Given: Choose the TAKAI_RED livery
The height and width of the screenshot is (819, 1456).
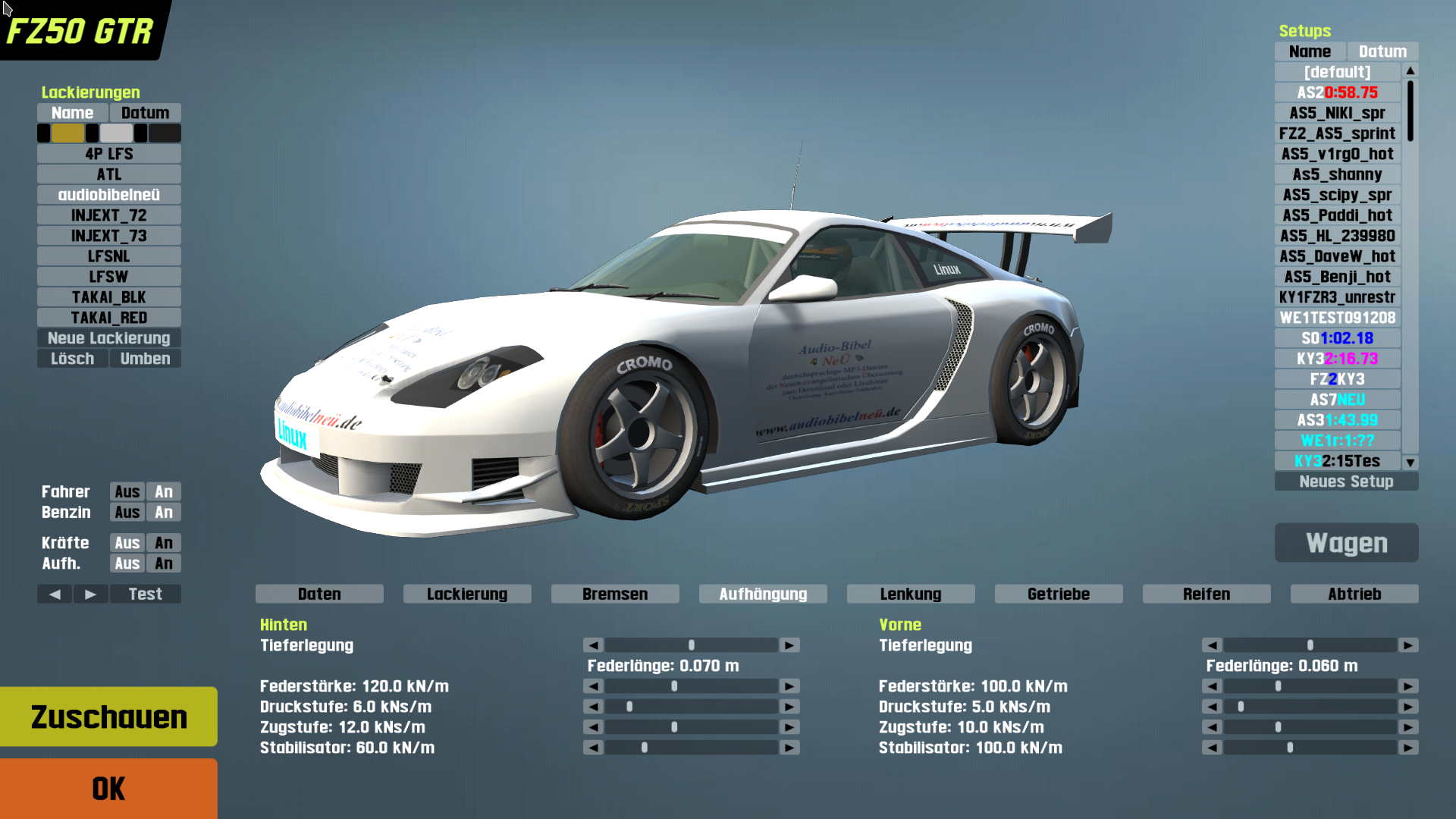Looking at the screenshot, I should [109, 318].
